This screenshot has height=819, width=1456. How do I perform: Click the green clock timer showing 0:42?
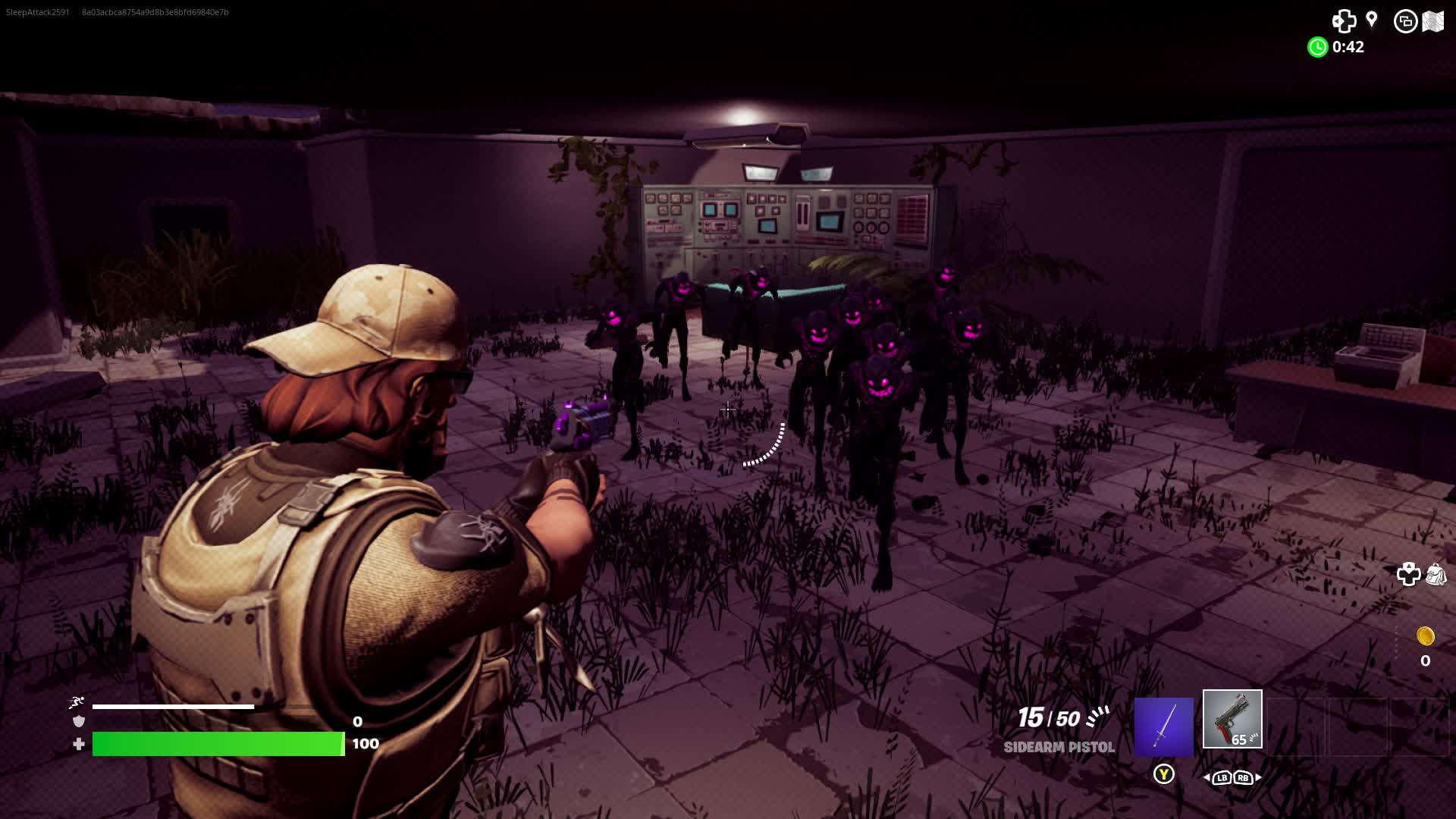(x=1317, y=47)
